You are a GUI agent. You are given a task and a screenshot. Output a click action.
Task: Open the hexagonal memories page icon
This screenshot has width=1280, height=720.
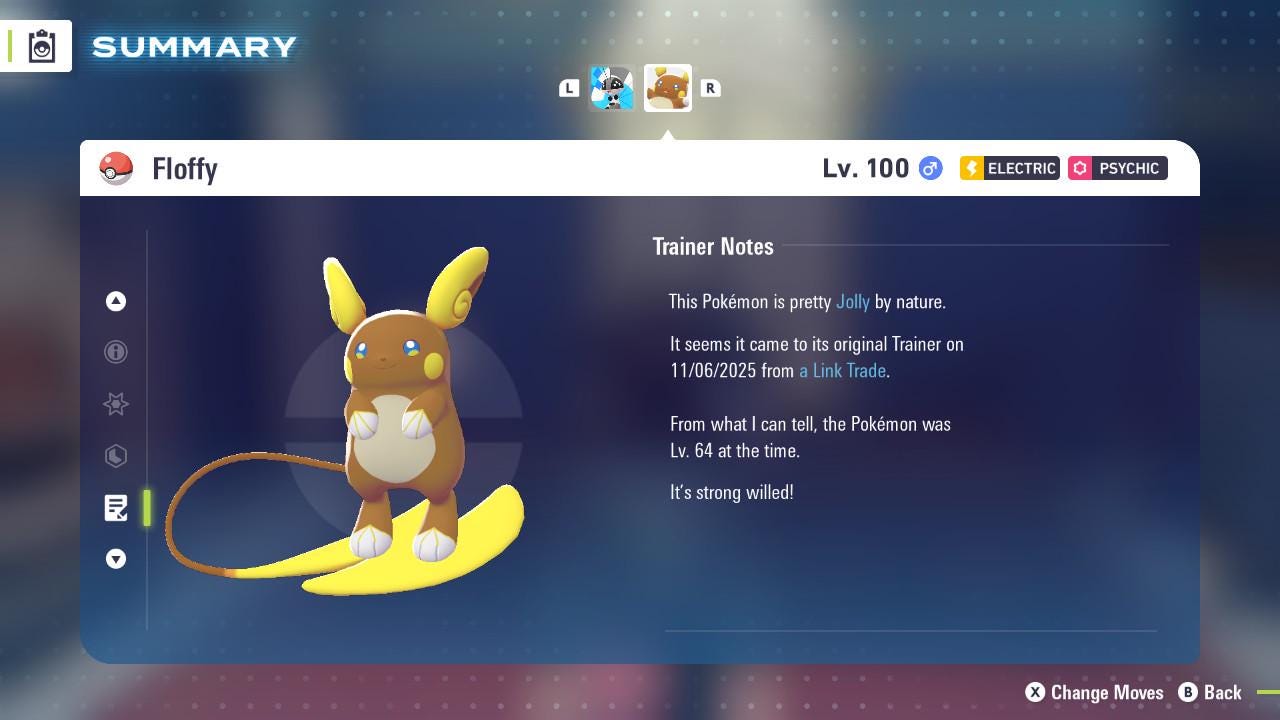pyautogui.click(x=116, y=456)
